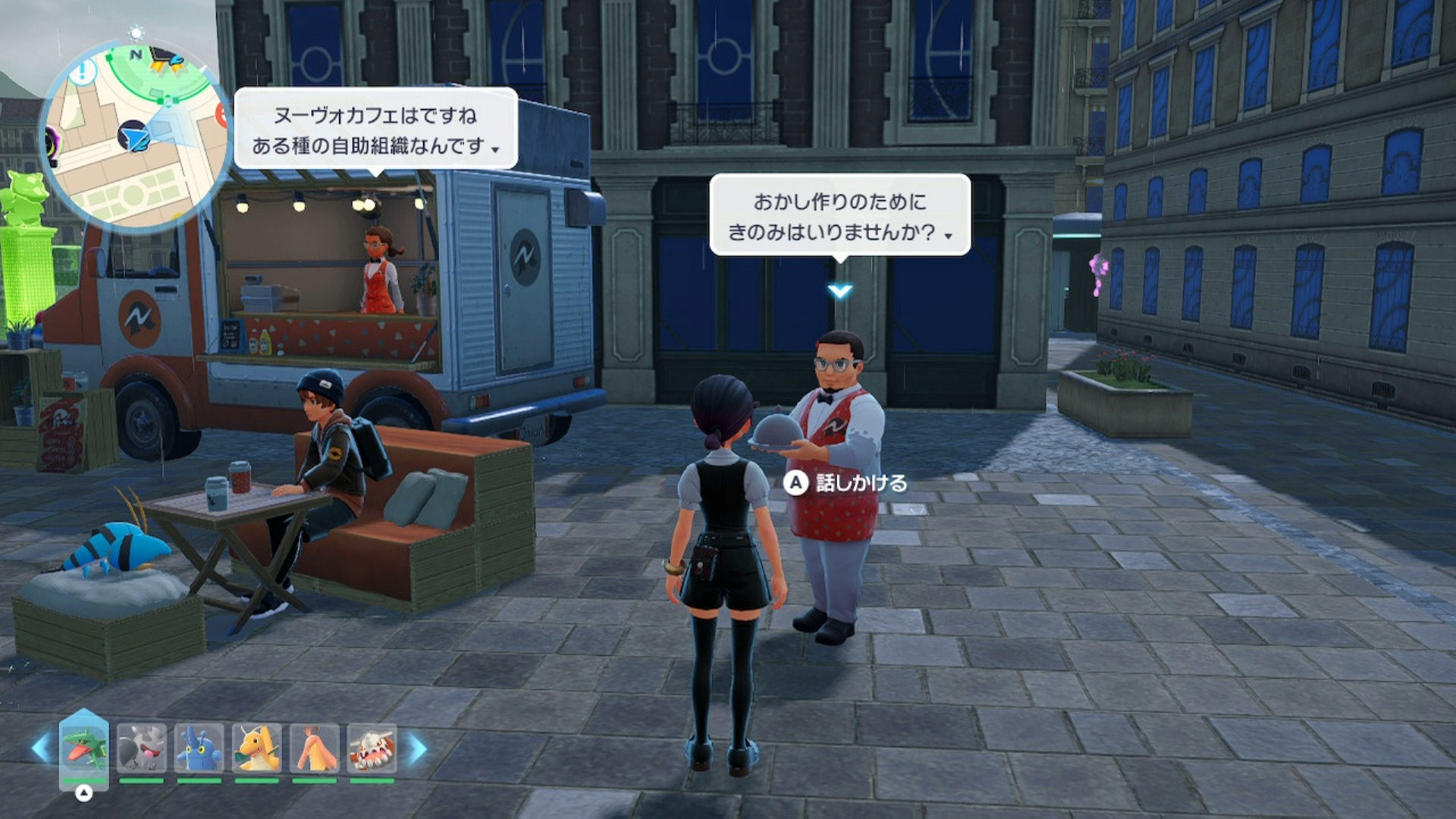This screenshot has width=1456, height=819.
Task: Pick Dragonite from the party bar
Action: (x=256, y=748)
